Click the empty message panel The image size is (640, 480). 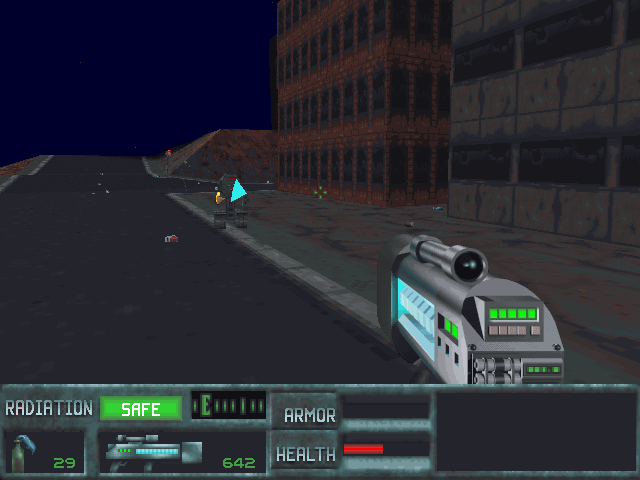[533, 431]
